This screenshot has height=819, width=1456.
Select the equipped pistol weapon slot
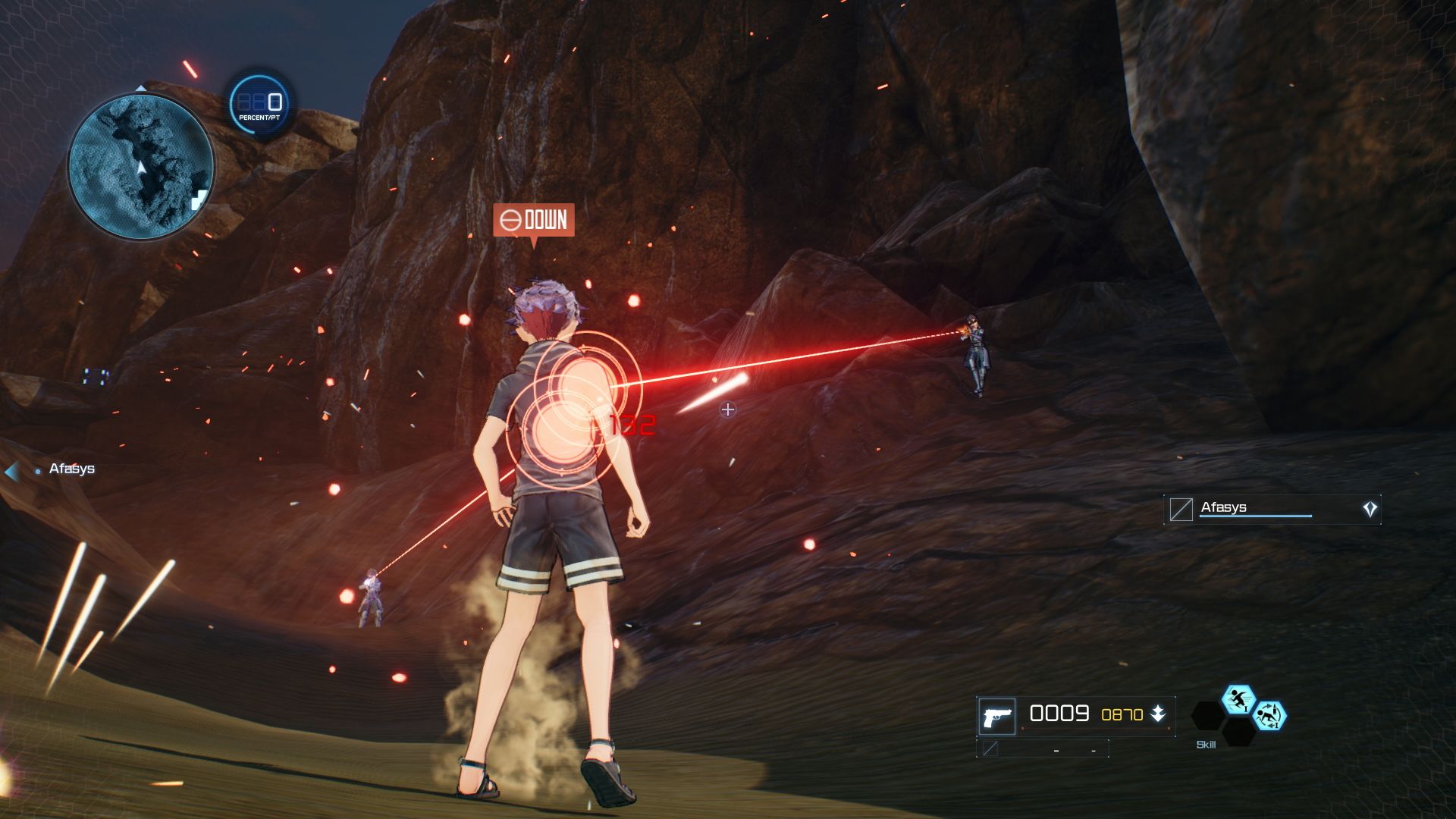point(996,716)
